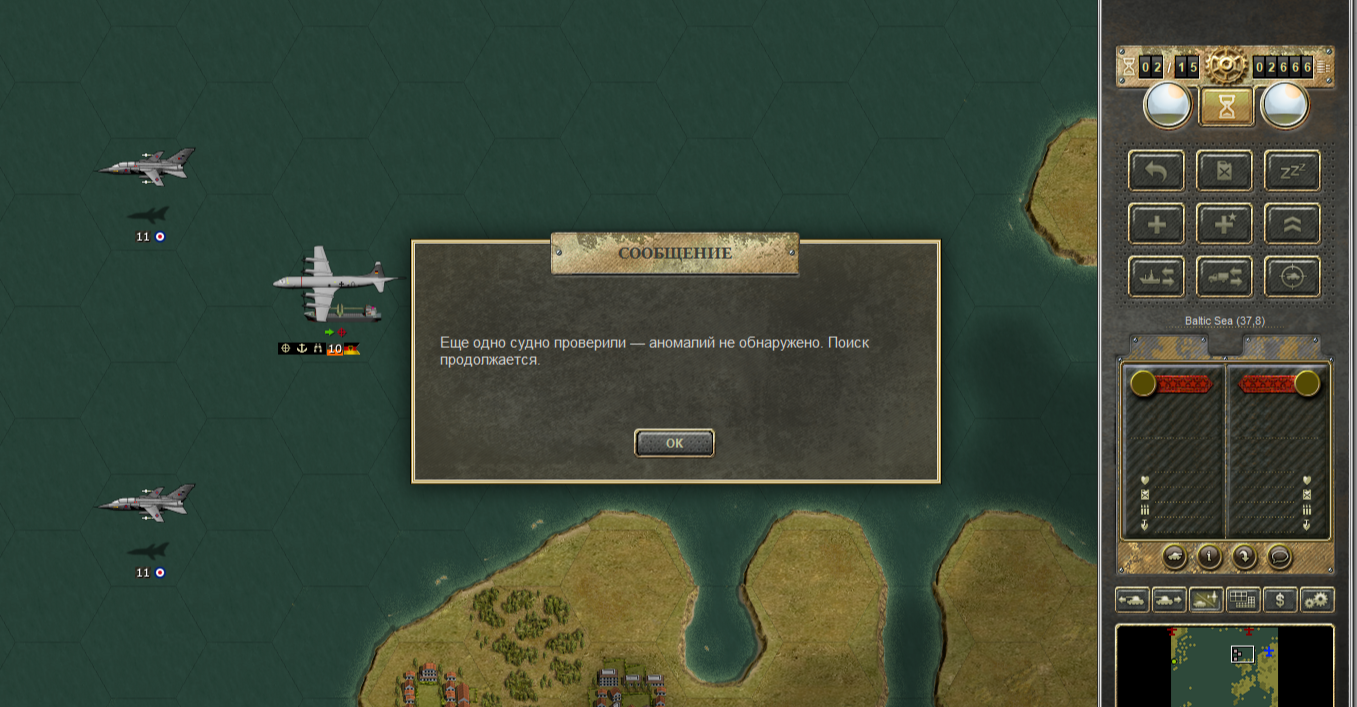Click the round speech bubble button
Screen dimensions: 1357x707
click(1279, 557)
